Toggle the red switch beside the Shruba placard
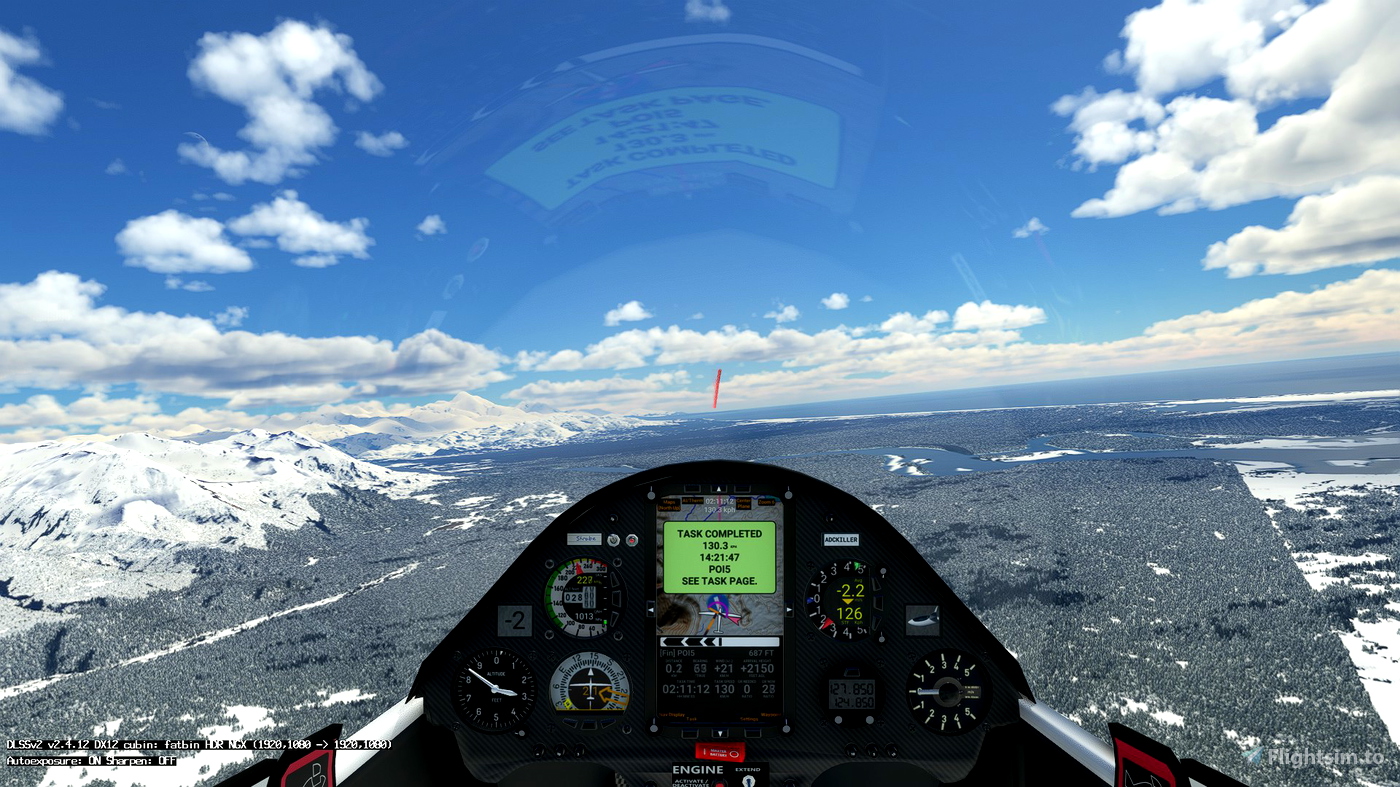Screen dimensions: 1400x787 (632, 539)
